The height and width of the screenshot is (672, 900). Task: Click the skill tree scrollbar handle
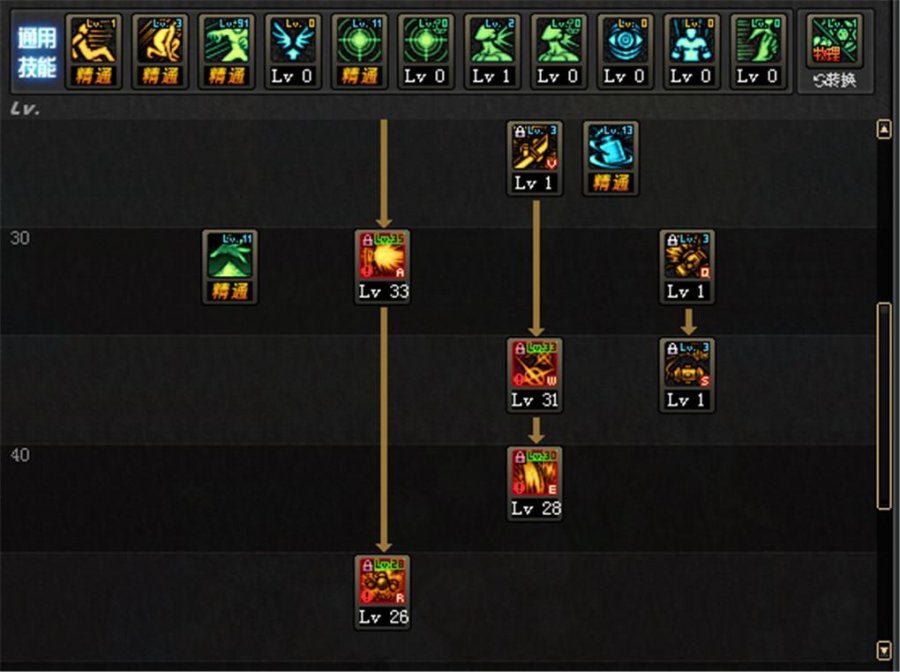(x=883, y=405)
